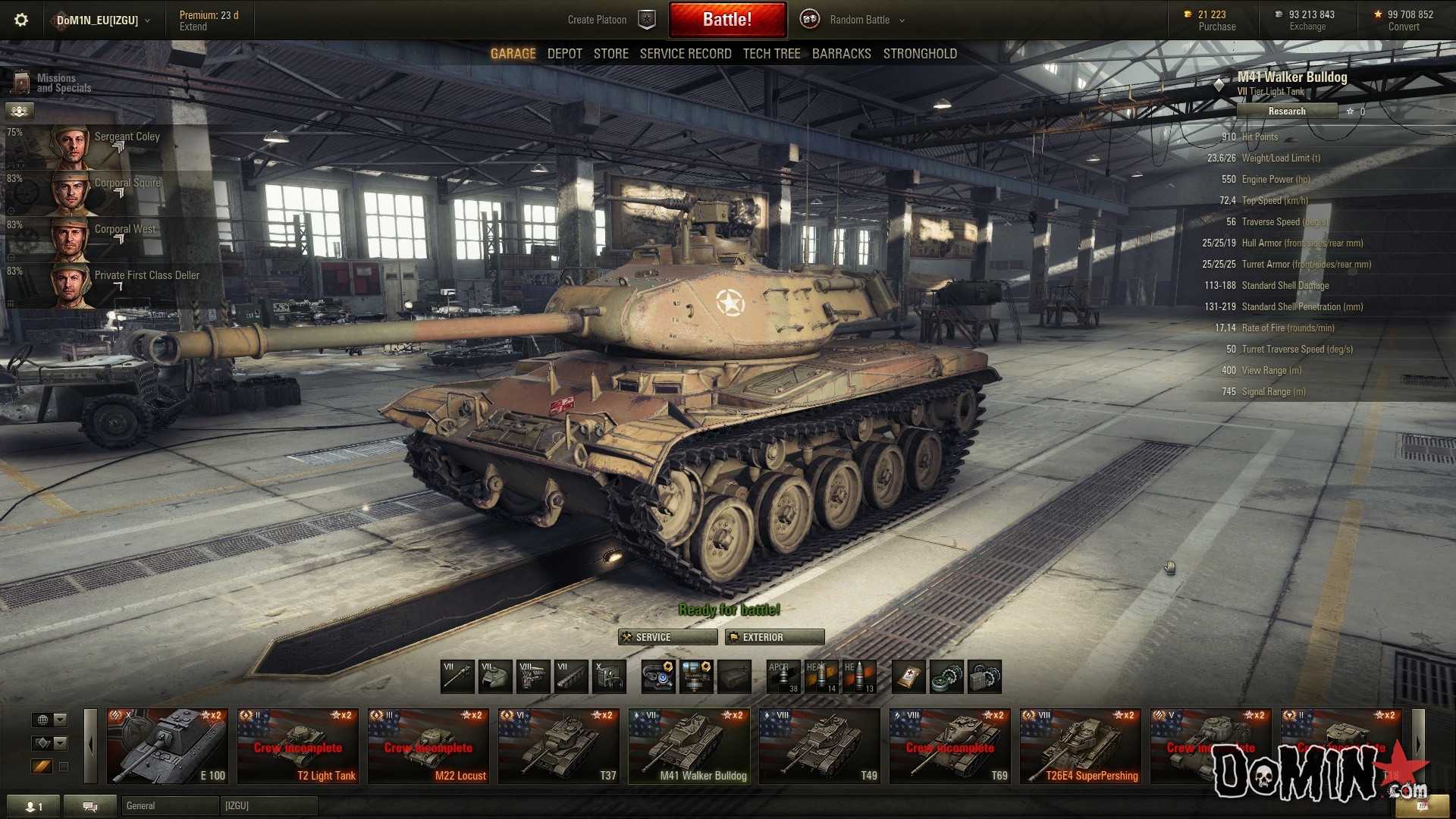Image resolution: width=1456 pixels, height=819 pixels.
Task: Open the Stronghold tab
Action: (x=919, y=54)
